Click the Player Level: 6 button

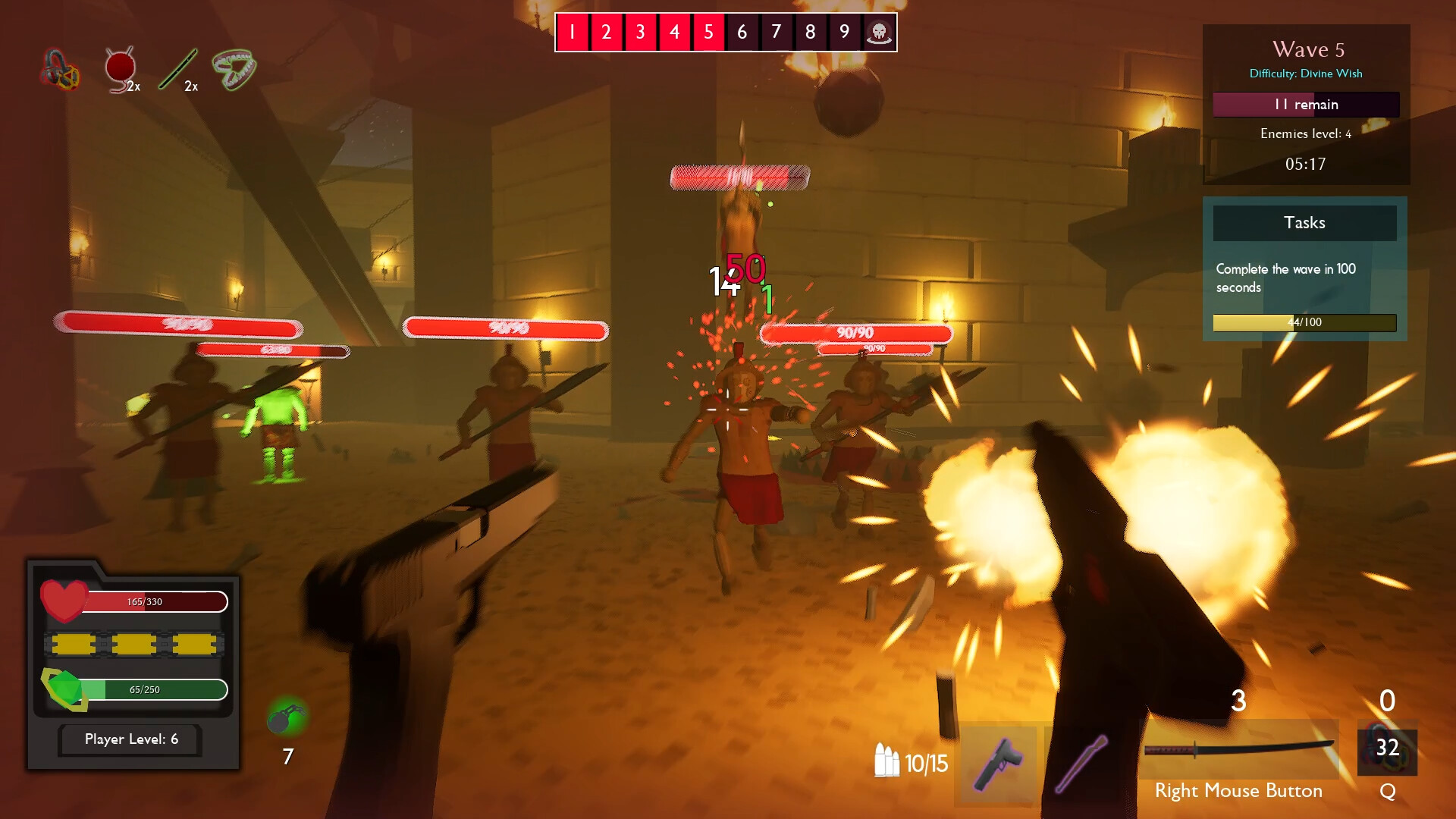pyautogui.click(x=129, y=739)
